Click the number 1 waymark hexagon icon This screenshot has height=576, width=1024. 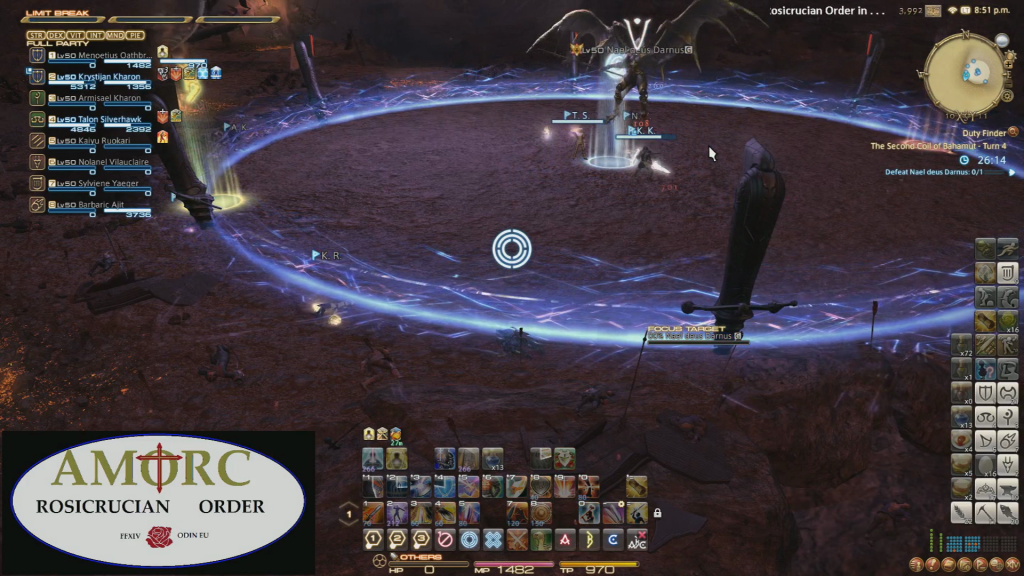372,538
